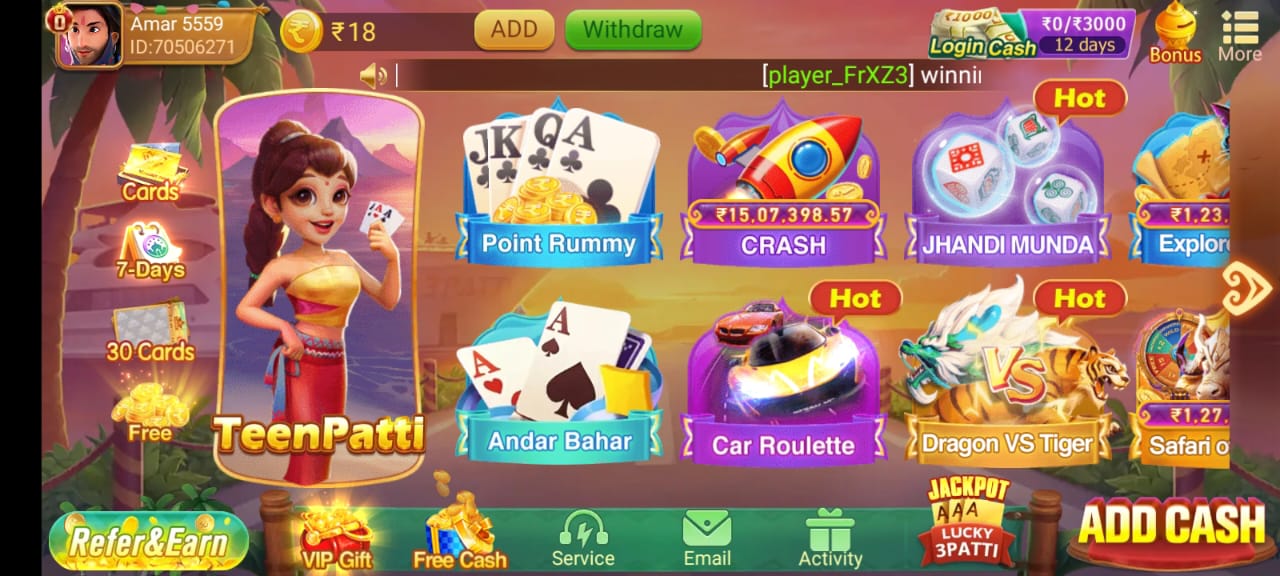Open the Jhandi Munda dice game
This screenshot has width=1280, height=576.
(1007, 190)
